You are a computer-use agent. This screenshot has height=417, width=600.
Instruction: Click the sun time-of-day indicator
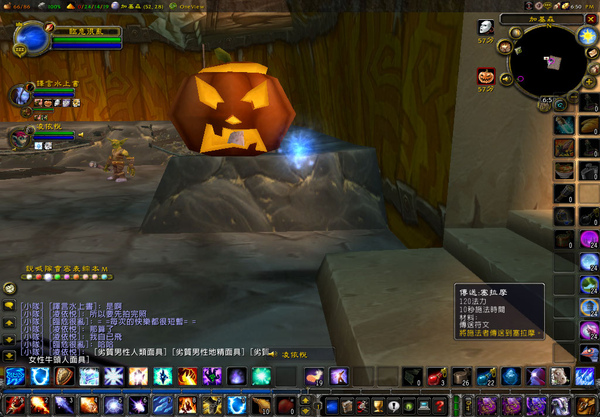(x=587, y=37)
